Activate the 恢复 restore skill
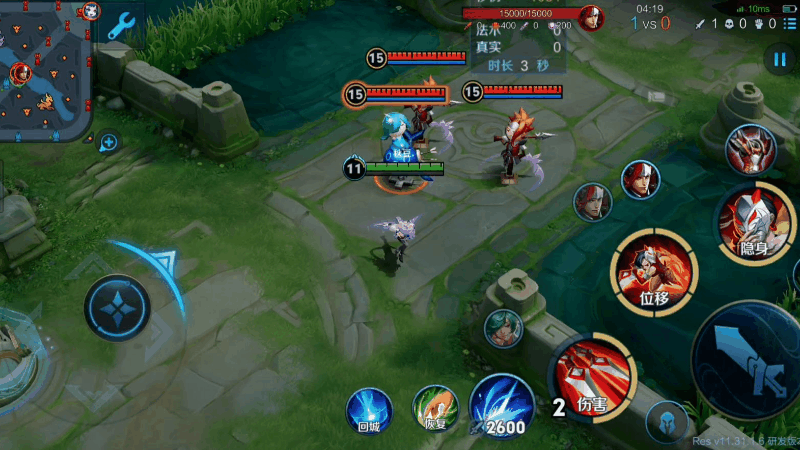 click(435, 408)
